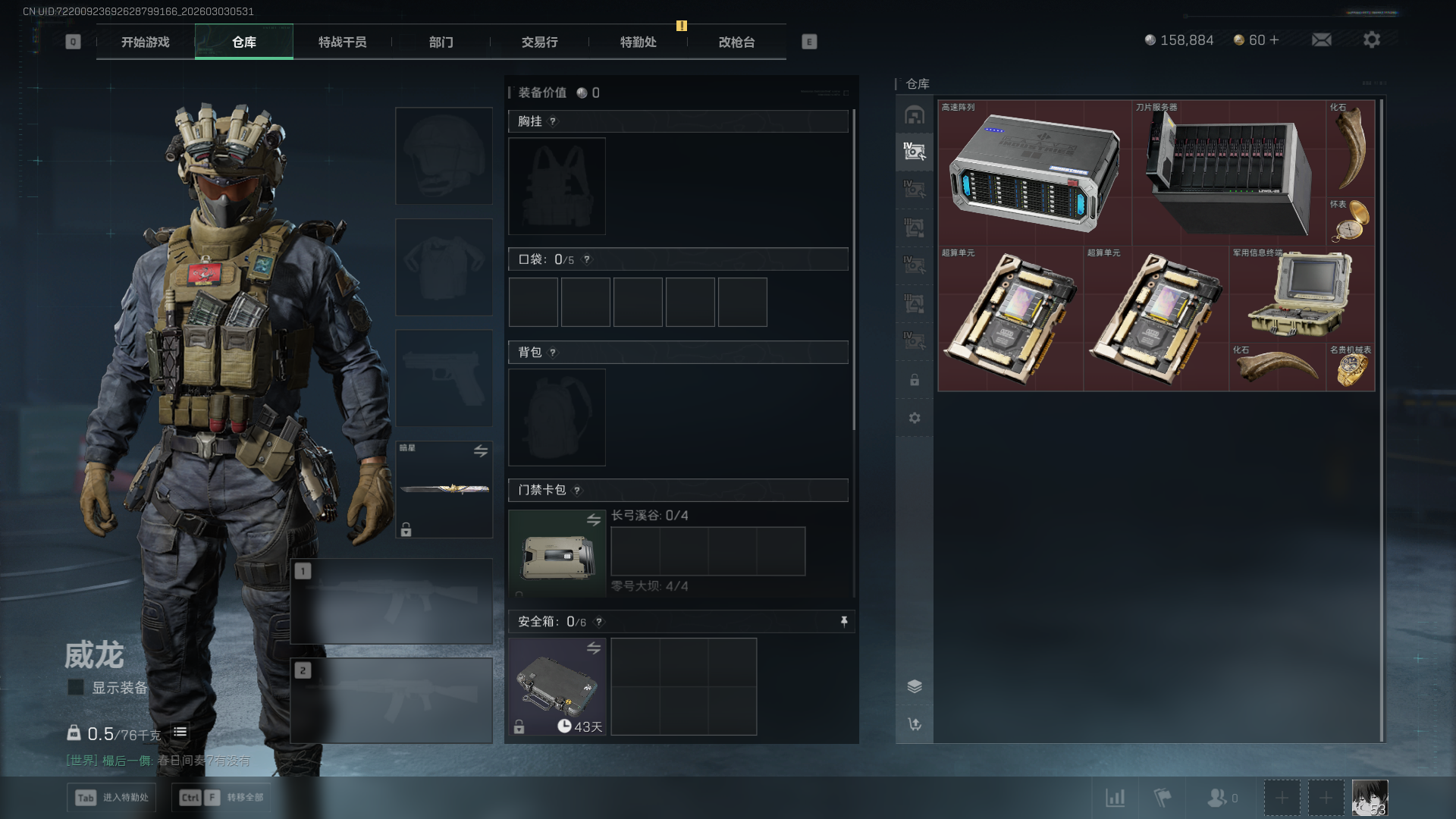Select the 名贵机械表 luxury watch item
The height and width of the screenshot is (819, 1456).
pyautogui.click(x=1351, y=368)
